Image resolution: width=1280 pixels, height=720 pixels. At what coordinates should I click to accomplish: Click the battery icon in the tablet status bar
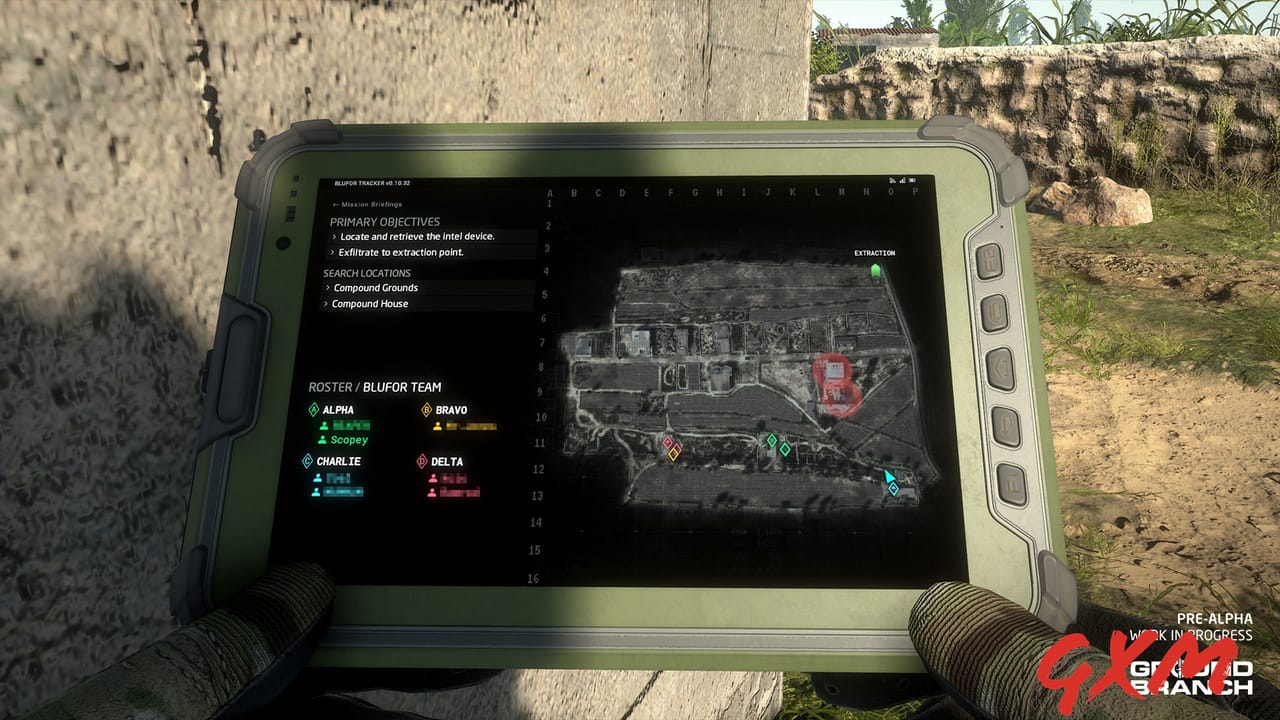pos(912,180)
